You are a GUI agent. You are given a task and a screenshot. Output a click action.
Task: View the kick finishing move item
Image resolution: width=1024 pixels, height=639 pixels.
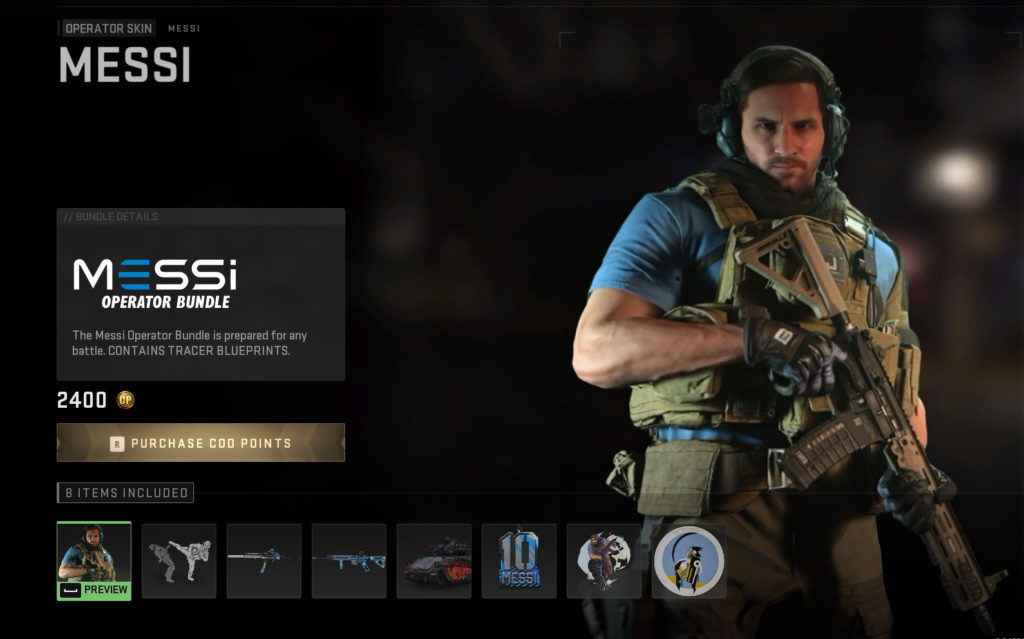click(x=179, y=560)
